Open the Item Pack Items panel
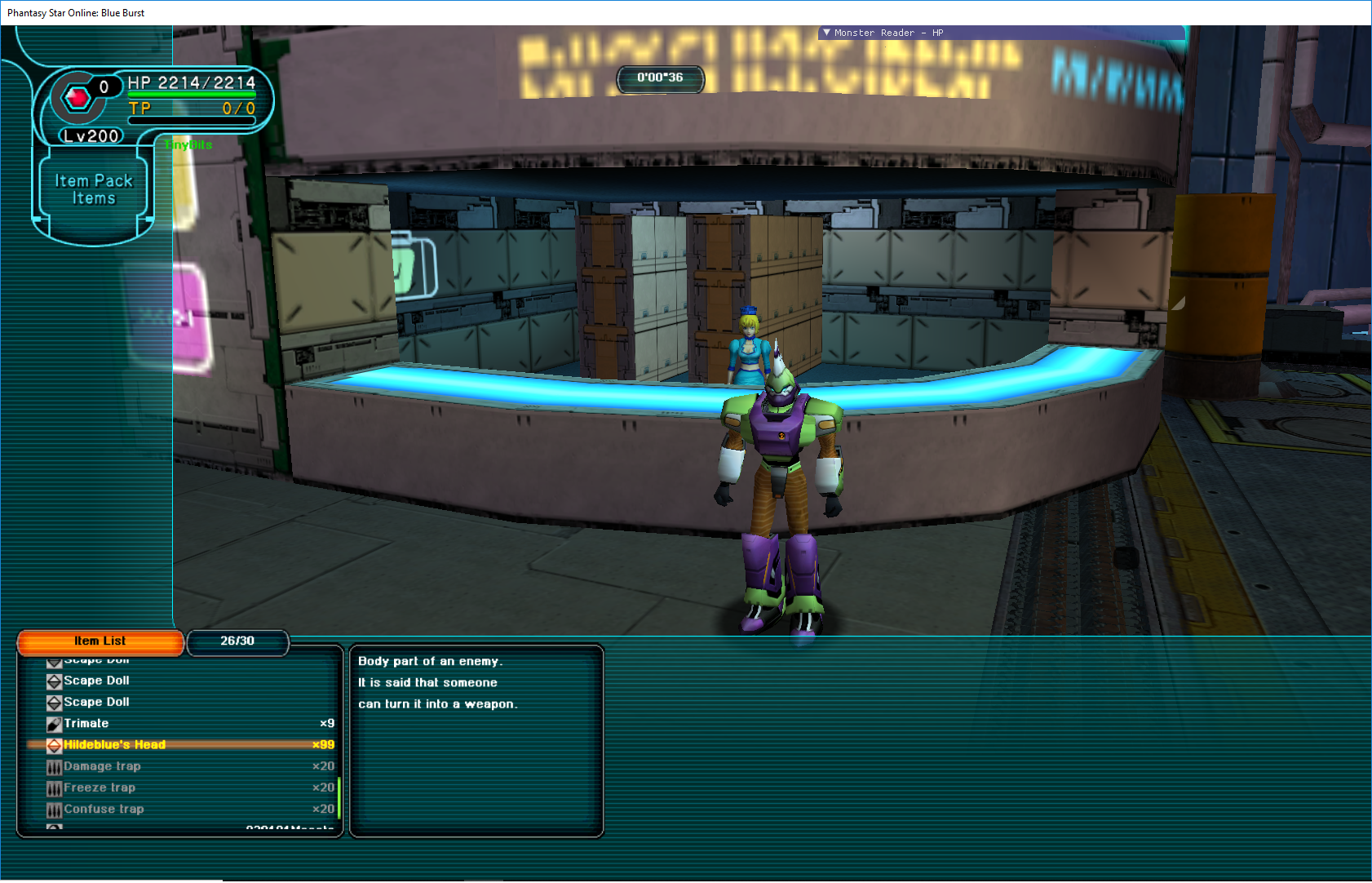The height and width of the screenshot is (883, 1372). click(x=93, y=189)
